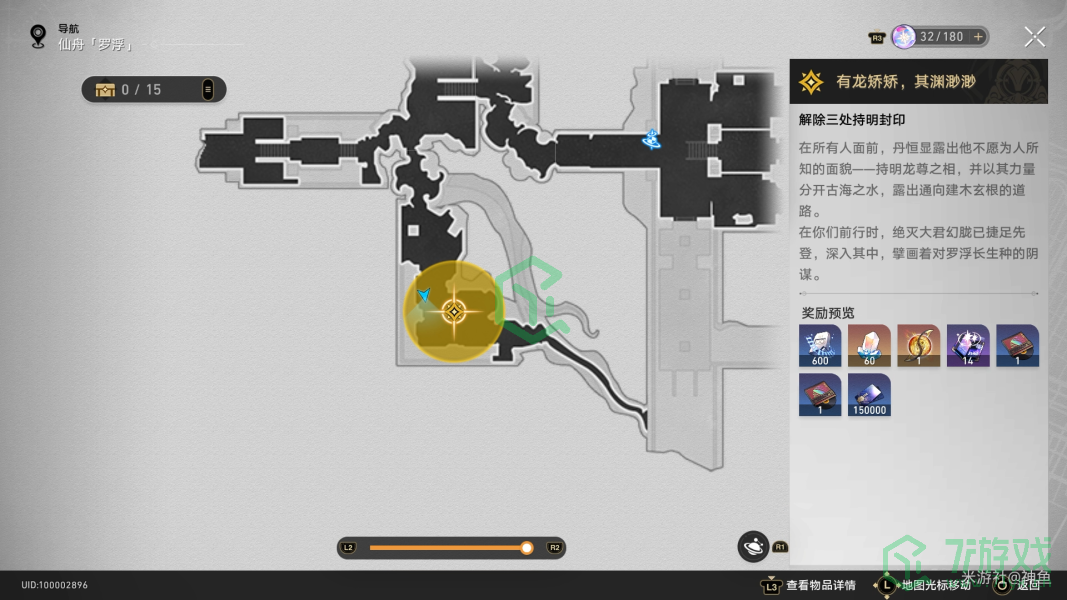Open the treasure chest list button

(208, 90)
